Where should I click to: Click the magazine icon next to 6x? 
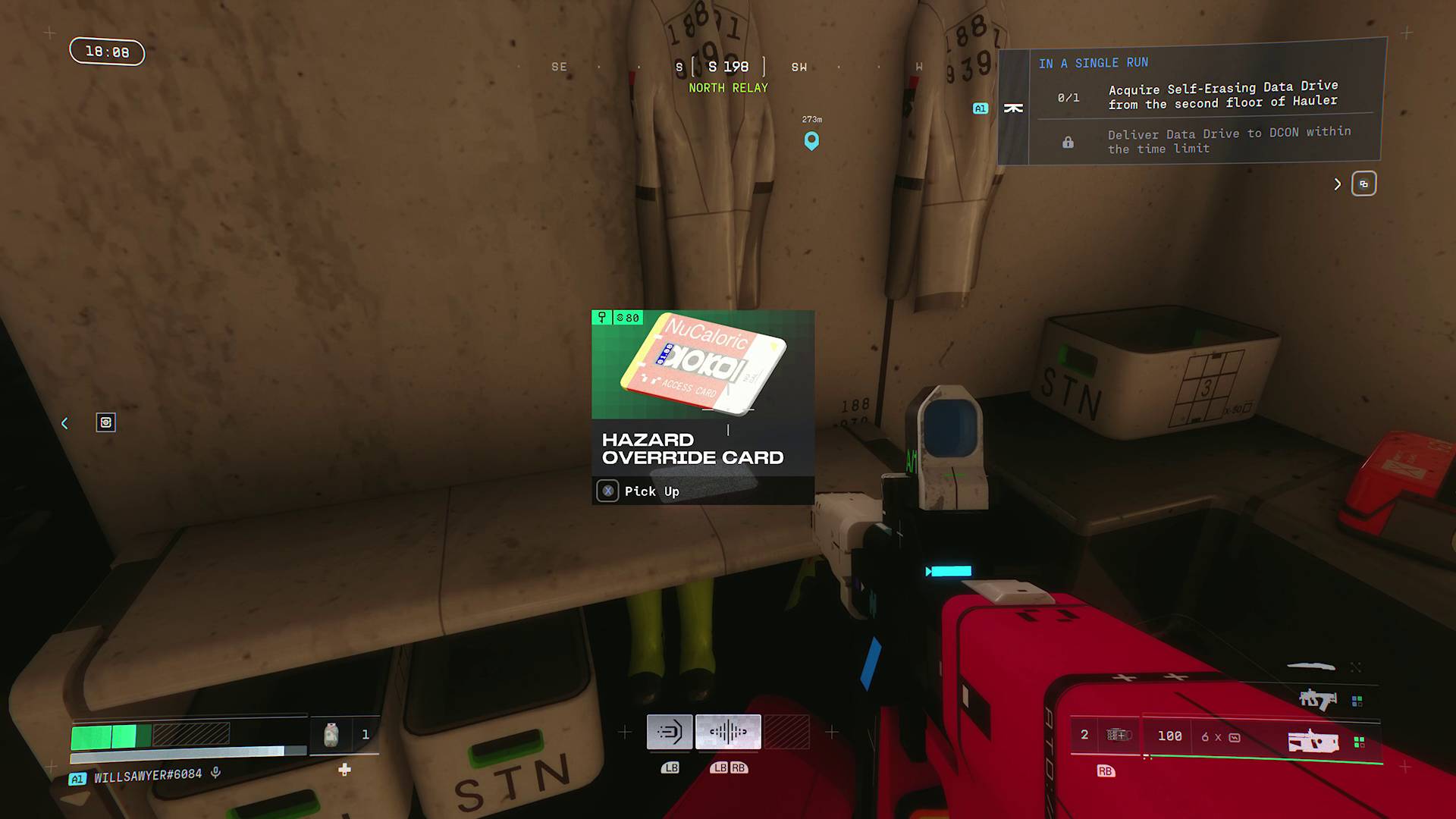pos(1235,739)
